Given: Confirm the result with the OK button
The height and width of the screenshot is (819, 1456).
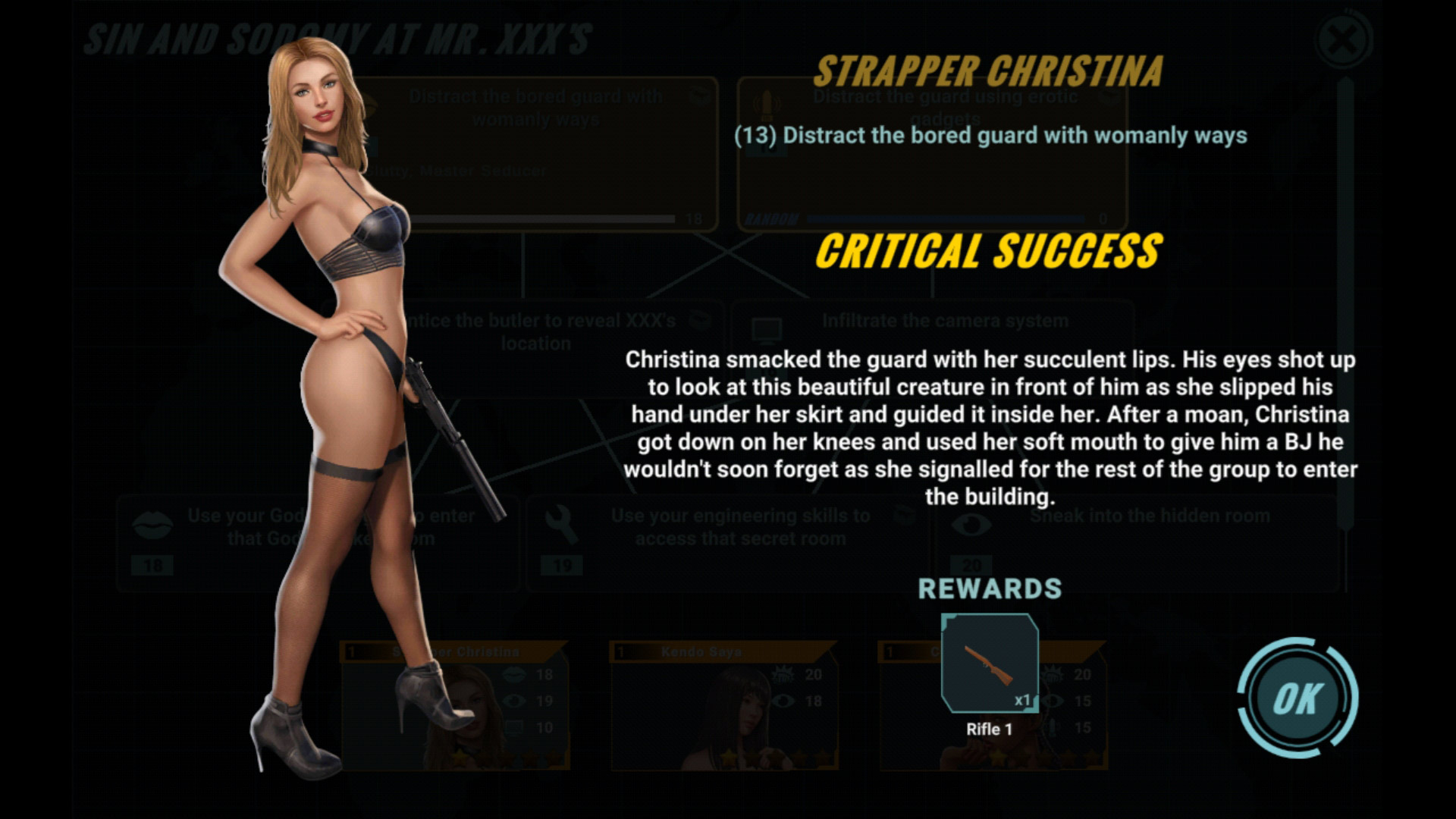Looking at the screenshot, I should pyautogui.click(x=1298, y=698).
